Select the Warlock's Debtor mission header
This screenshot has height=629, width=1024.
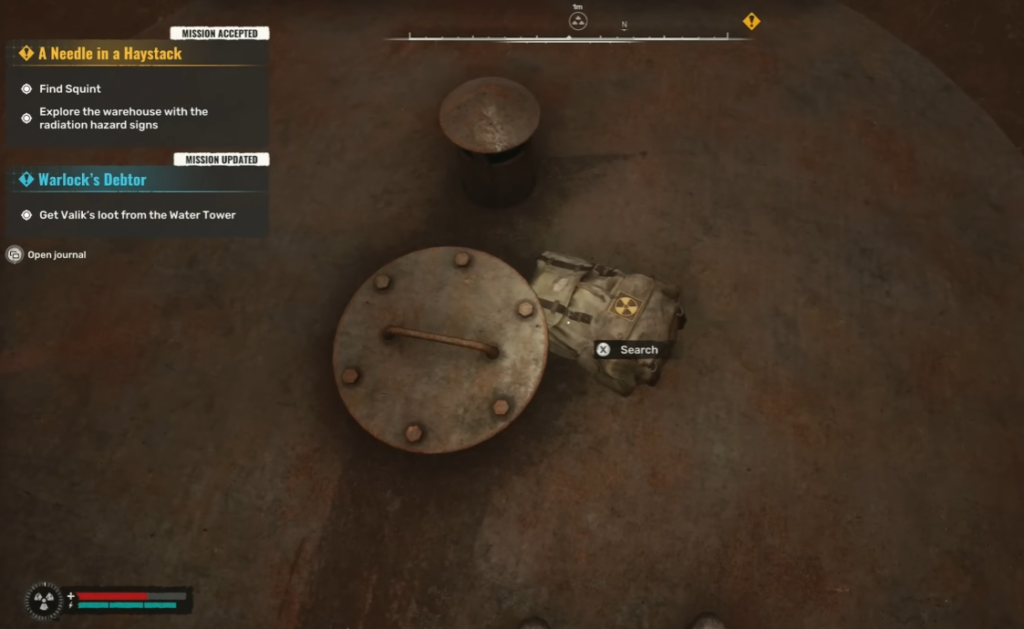click(x=92, y=180)
